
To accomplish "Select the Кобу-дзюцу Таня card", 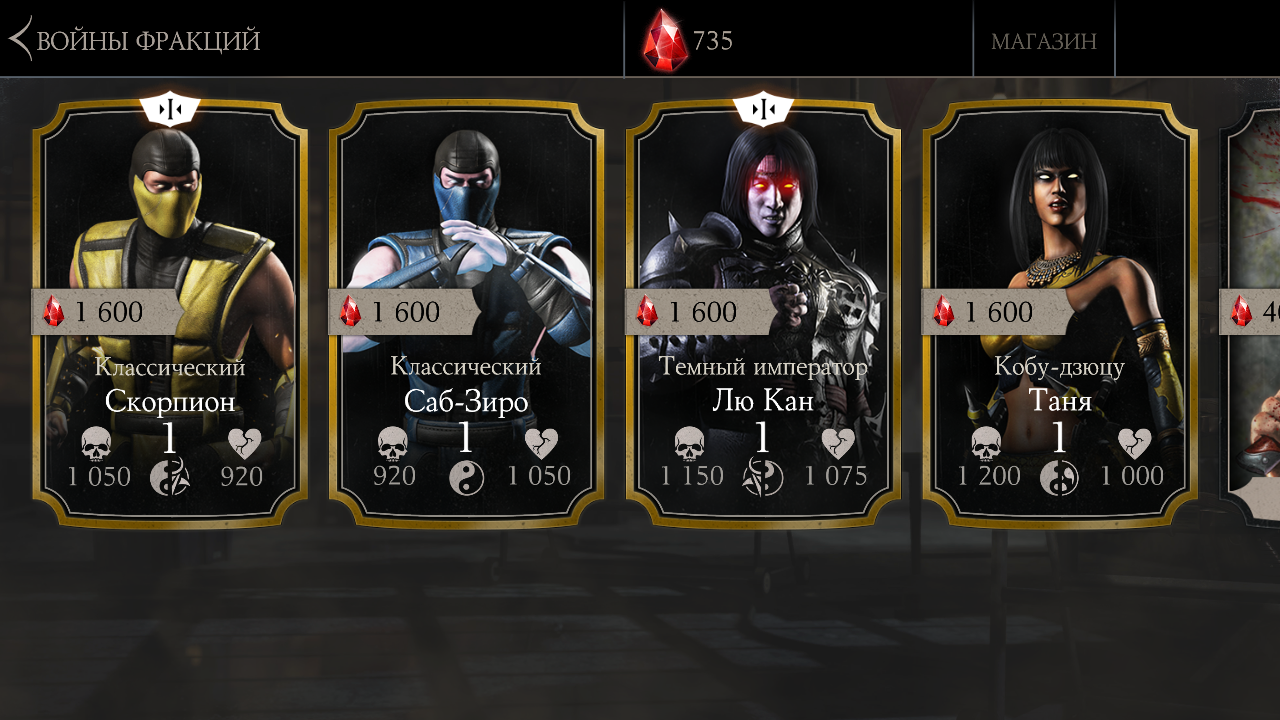I will 1059,312.
